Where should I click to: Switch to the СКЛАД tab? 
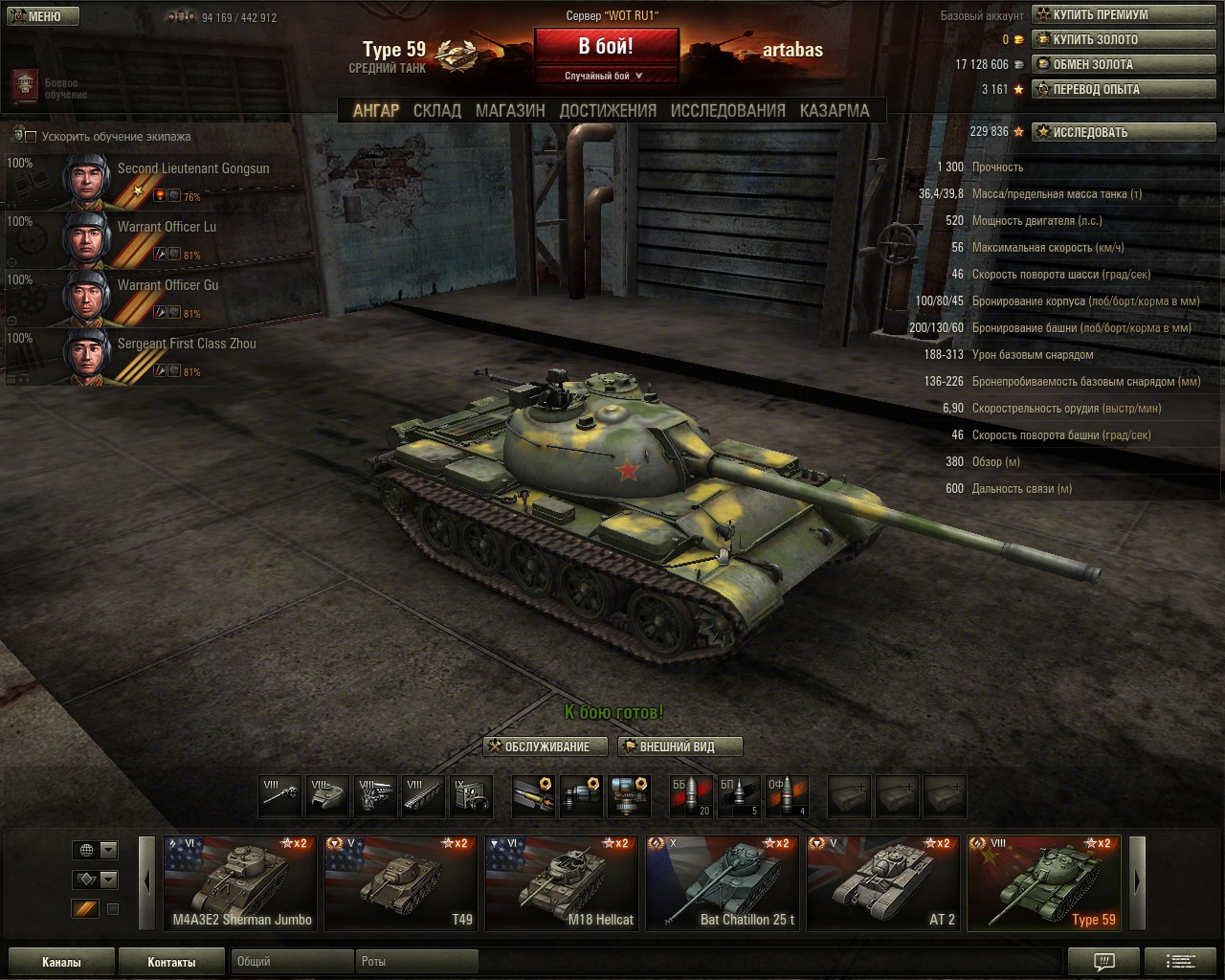[x=436, y=111]
